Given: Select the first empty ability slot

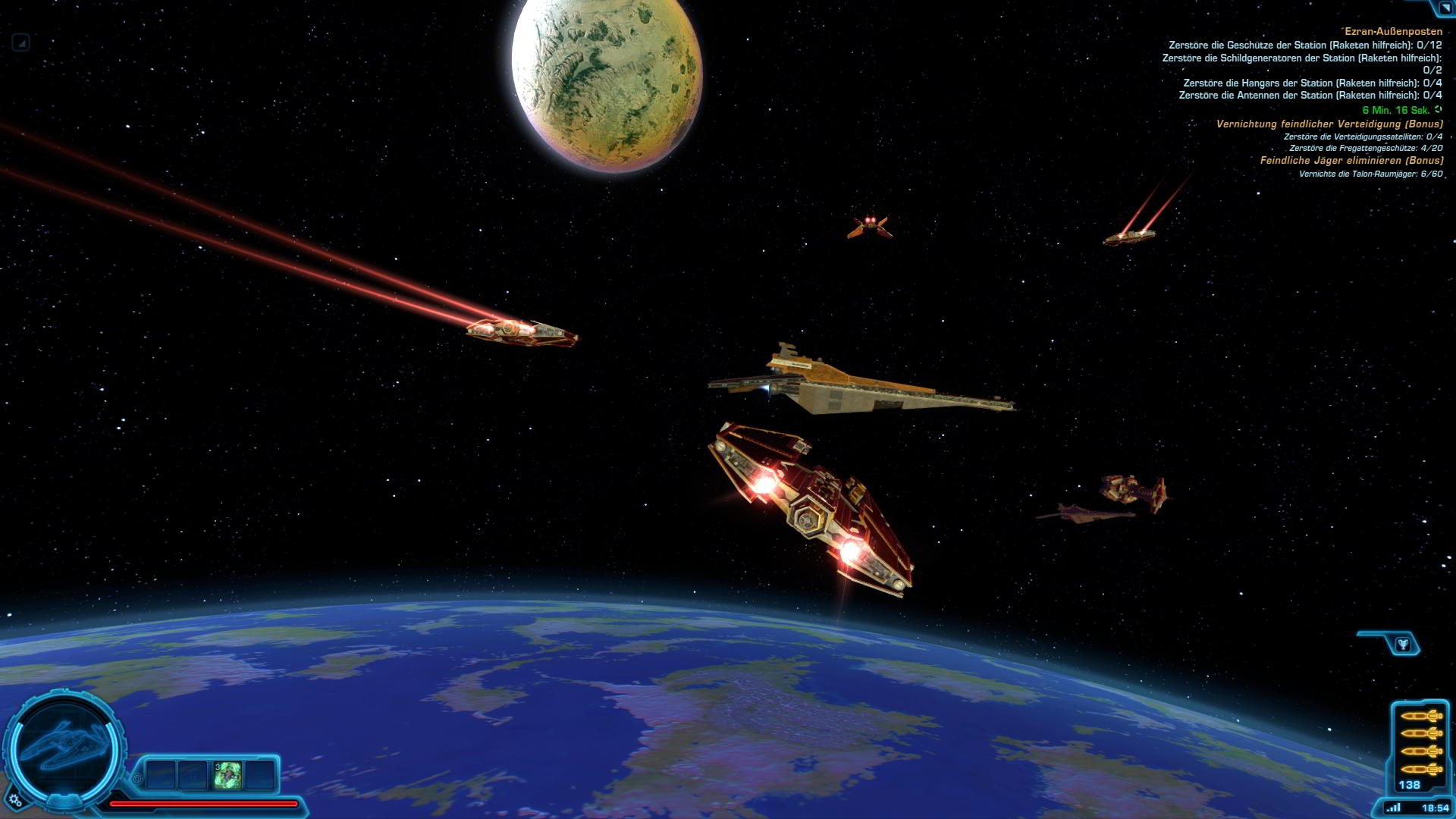Looking at the screenshot, I should [x=161, y=774].
